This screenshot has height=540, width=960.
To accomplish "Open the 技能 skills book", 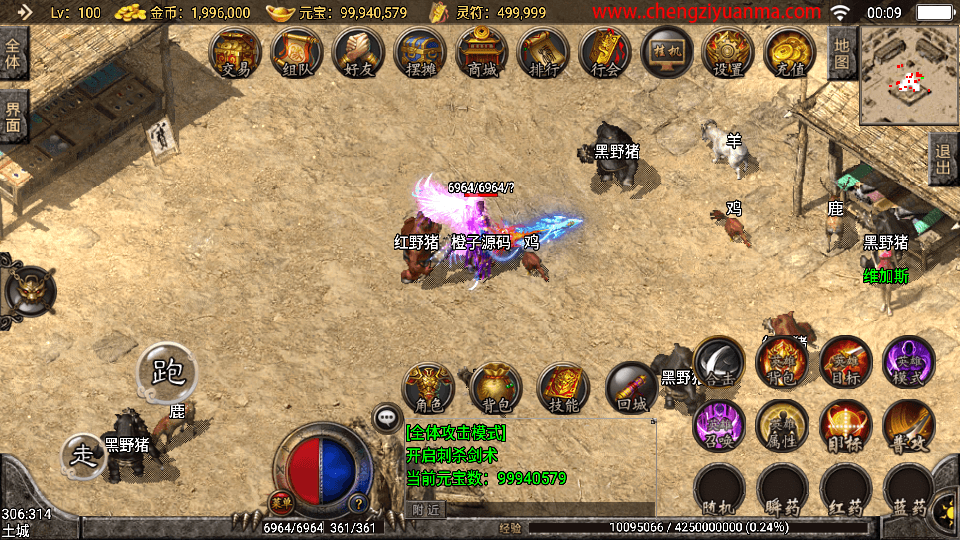I will 564,390.
